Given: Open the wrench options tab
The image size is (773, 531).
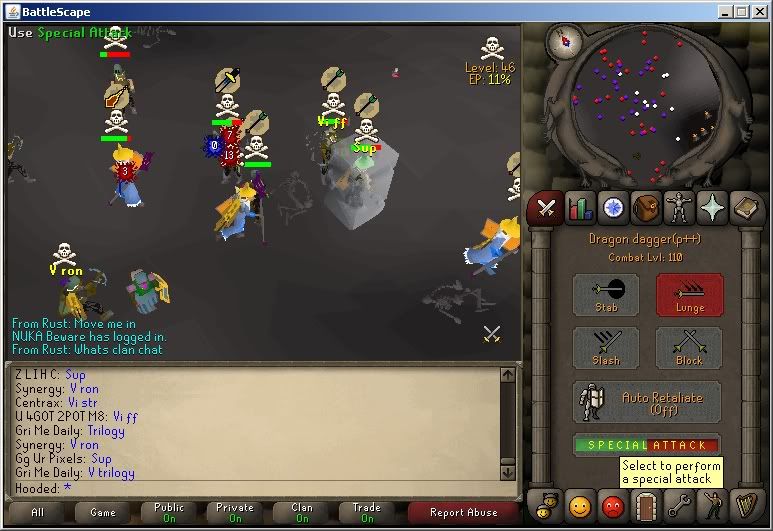Looking at the screenshot, I should (x=680, y=503).
